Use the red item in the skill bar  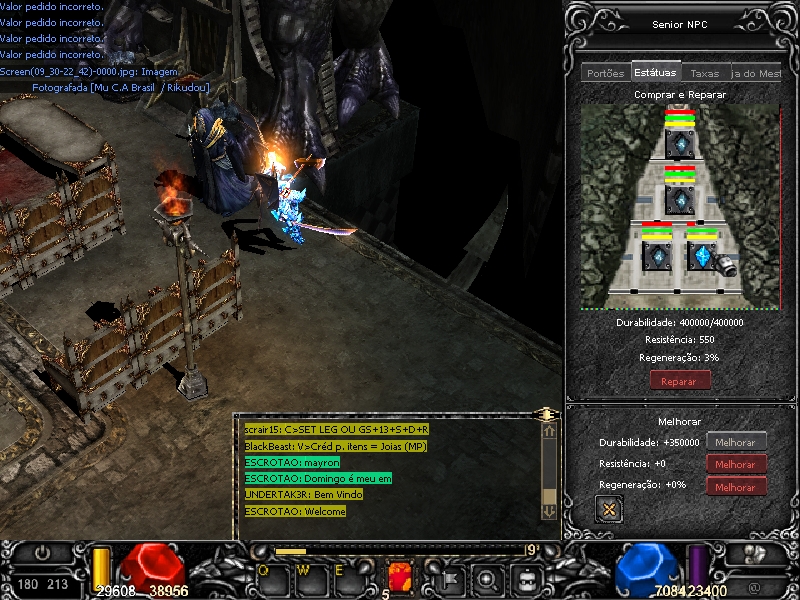[400, 577]
